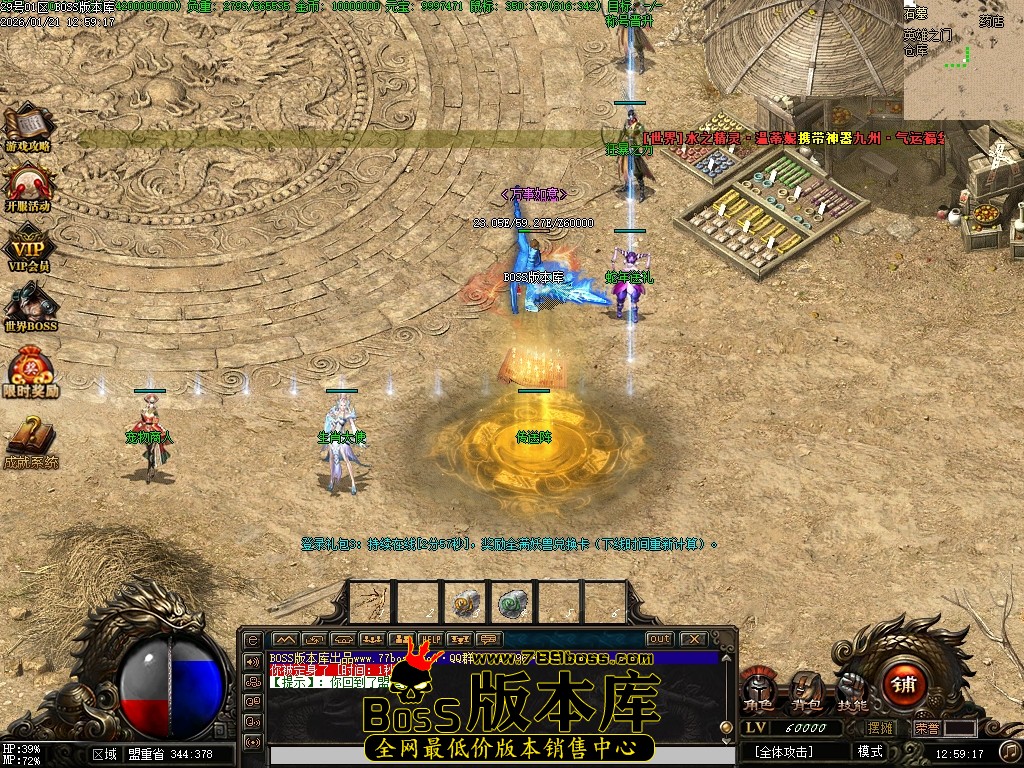
Task: Claim the 限时奖励 timed reward
Action: [30, 370]
